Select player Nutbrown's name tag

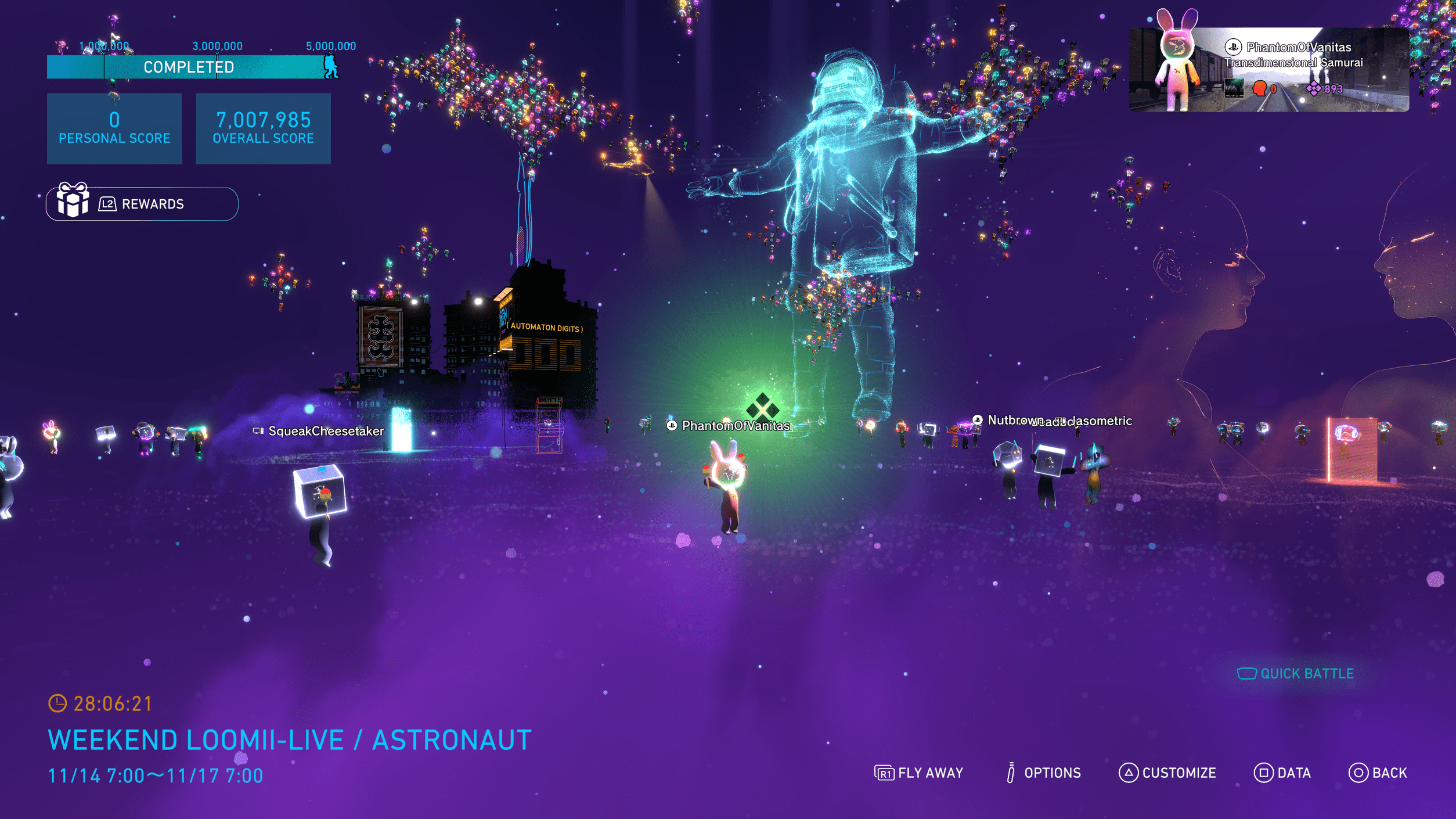(x=1009, y=420)
